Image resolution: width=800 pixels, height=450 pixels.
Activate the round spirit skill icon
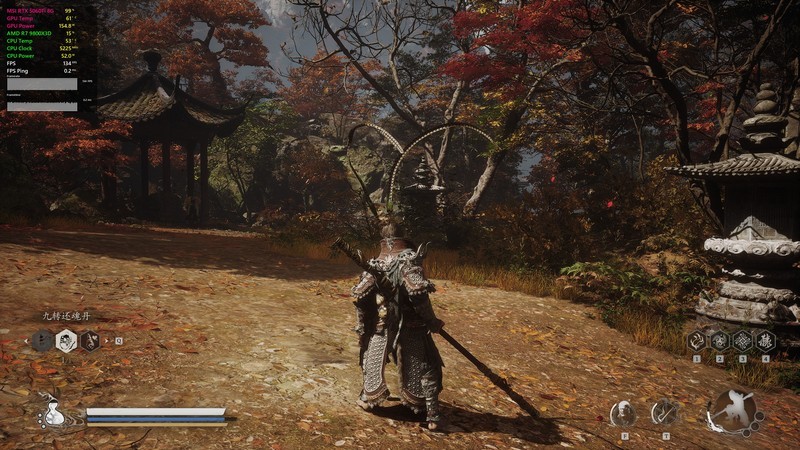pyautogui.click(x=624, y=412)
